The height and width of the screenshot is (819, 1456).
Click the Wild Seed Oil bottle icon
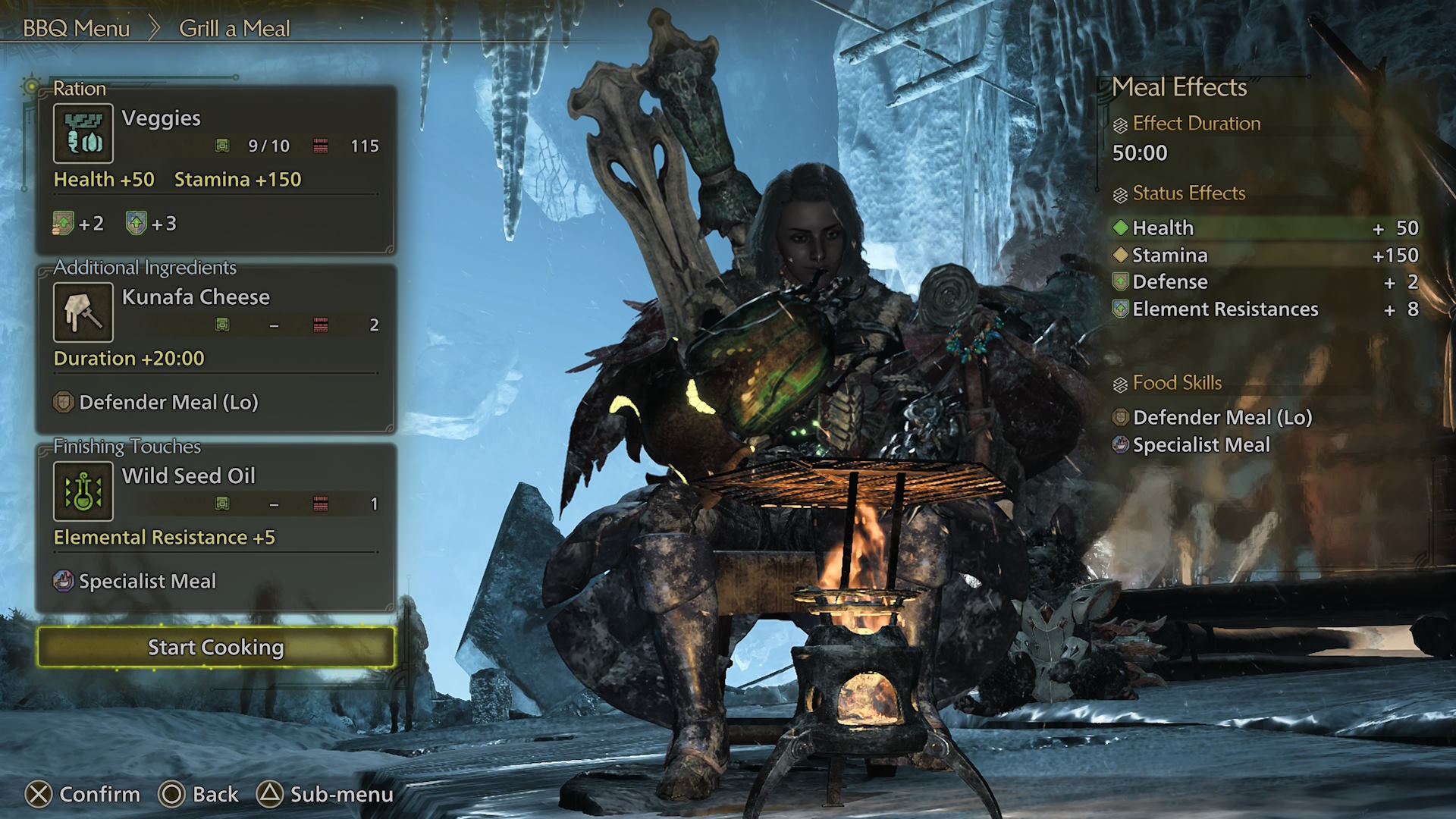(83, 491)
